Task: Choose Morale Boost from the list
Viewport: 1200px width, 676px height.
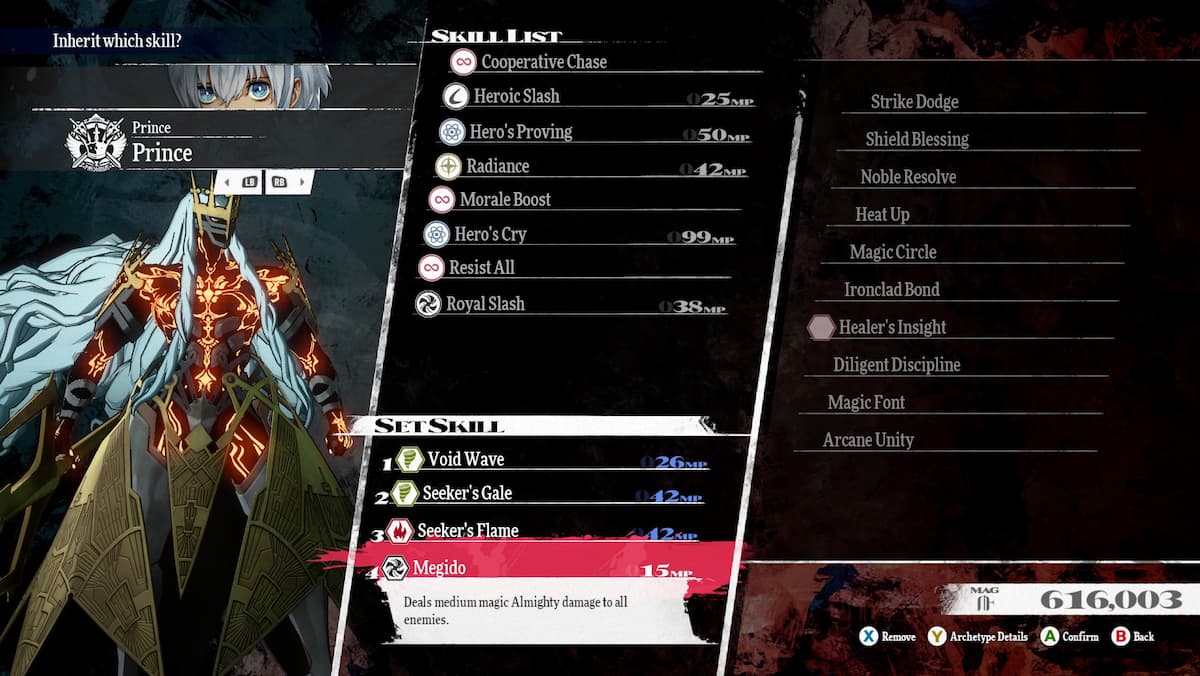Action: coord(505,200)
